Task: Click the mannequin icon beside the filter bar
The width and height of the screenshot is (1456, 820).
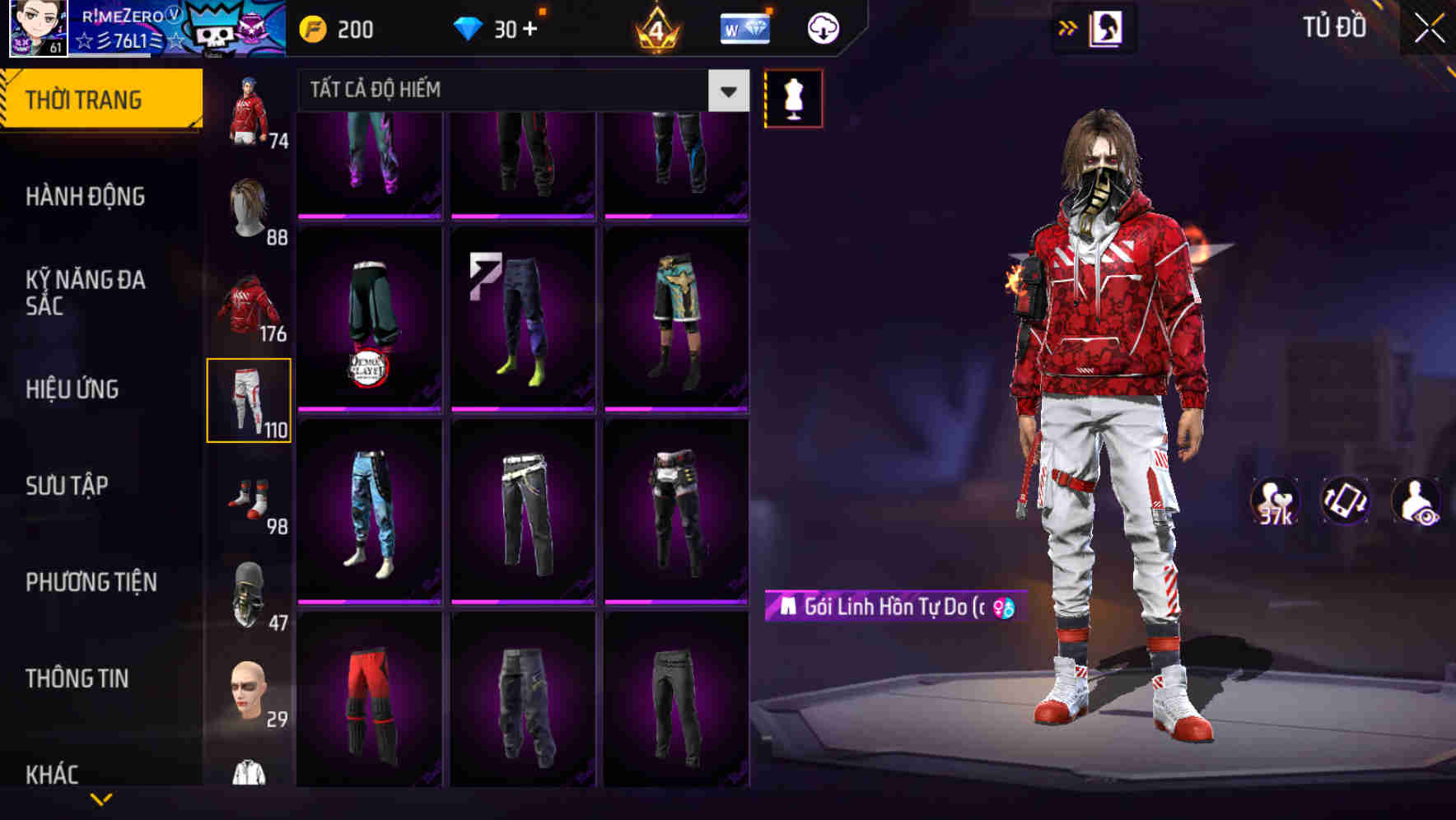Action: [793, 97]
